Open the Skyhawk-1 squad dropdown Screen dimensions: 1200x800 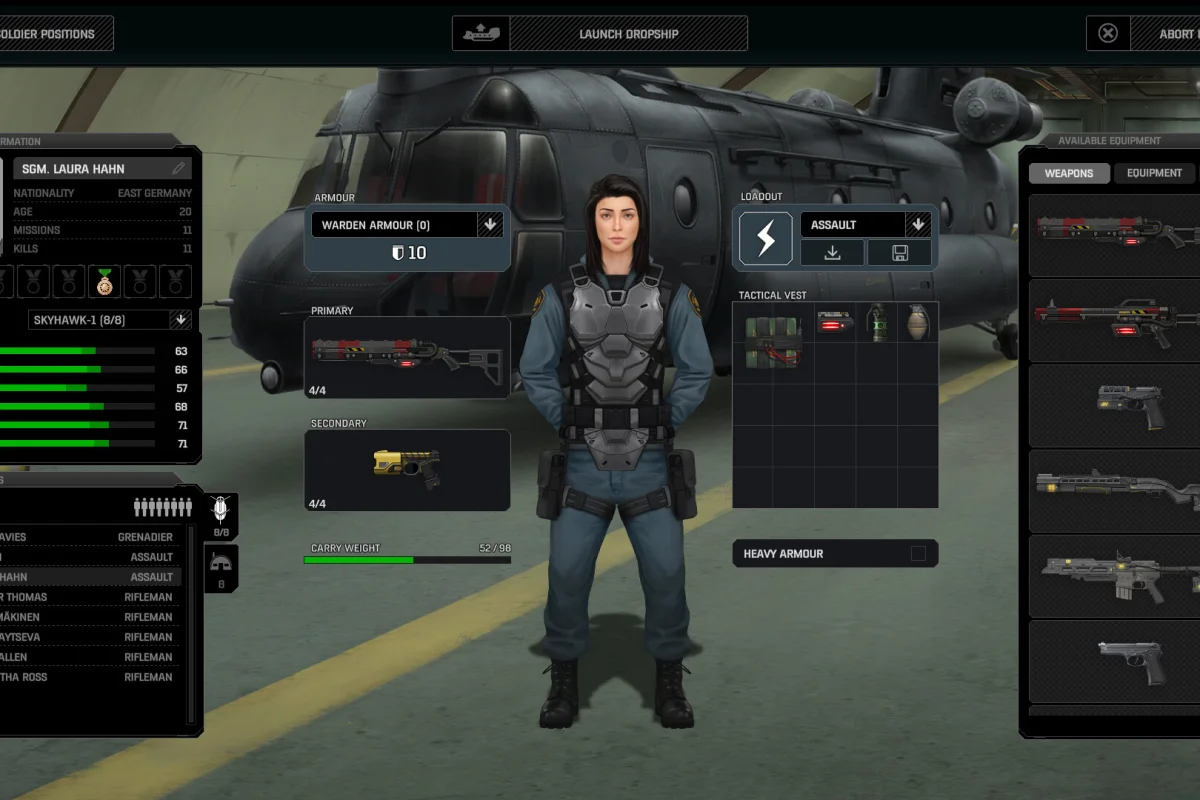(x=180, y=320)
